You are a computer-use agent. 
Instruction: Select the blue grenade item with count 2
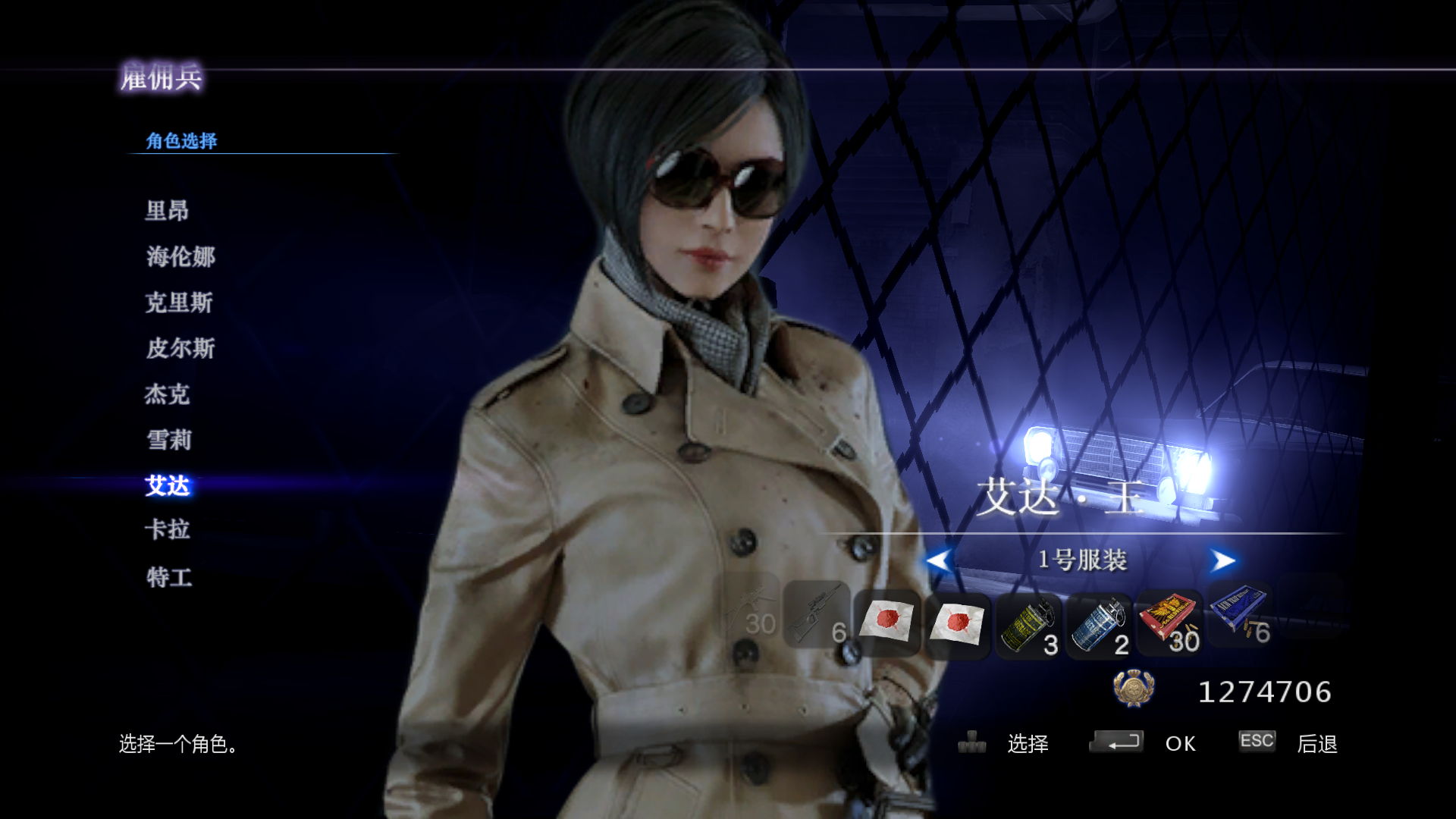[x=1098, y=626]
